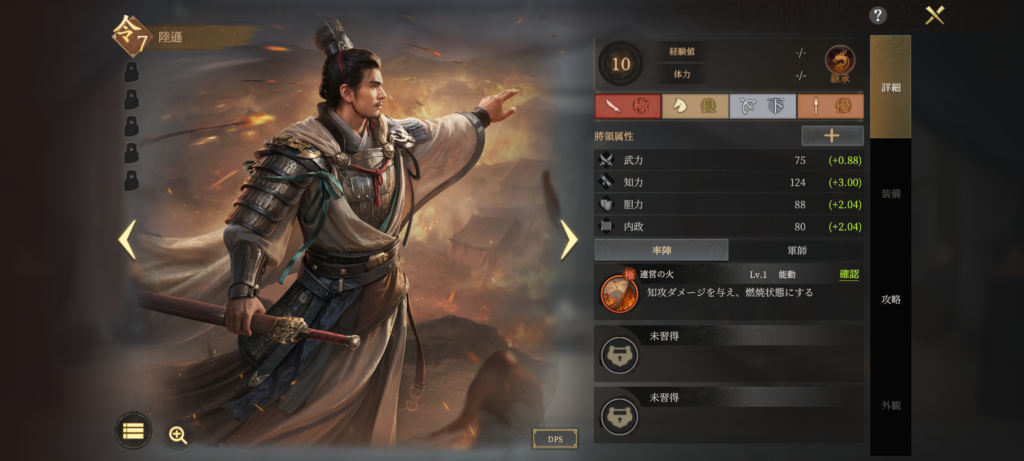Screen dimensions: 1024x461
Task: Open the list menu icon
Action: (133, 430)
